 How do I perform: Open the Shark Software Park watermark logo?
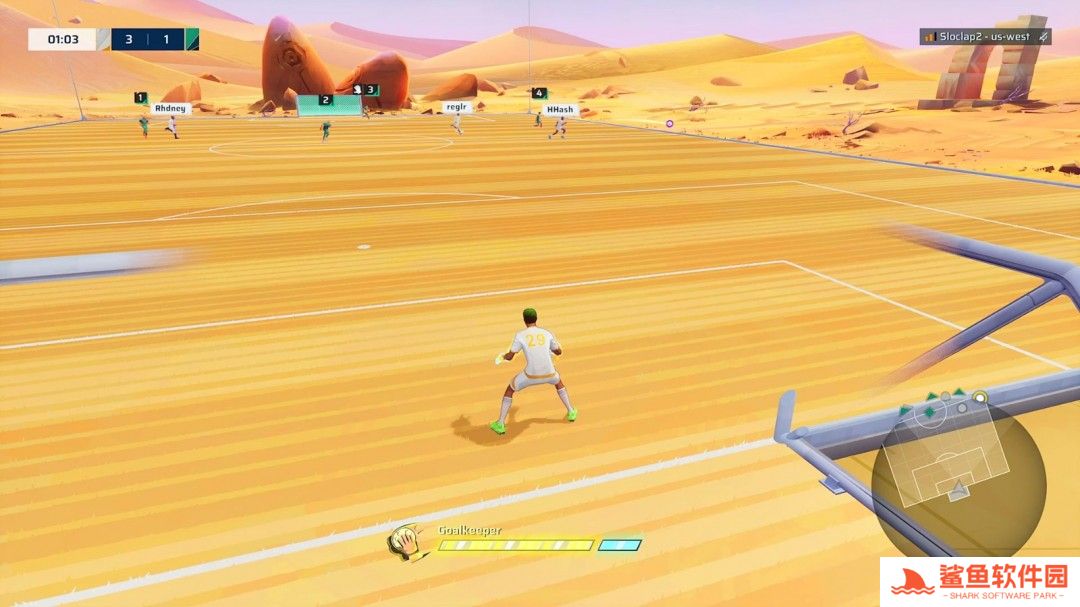point(979,582)
